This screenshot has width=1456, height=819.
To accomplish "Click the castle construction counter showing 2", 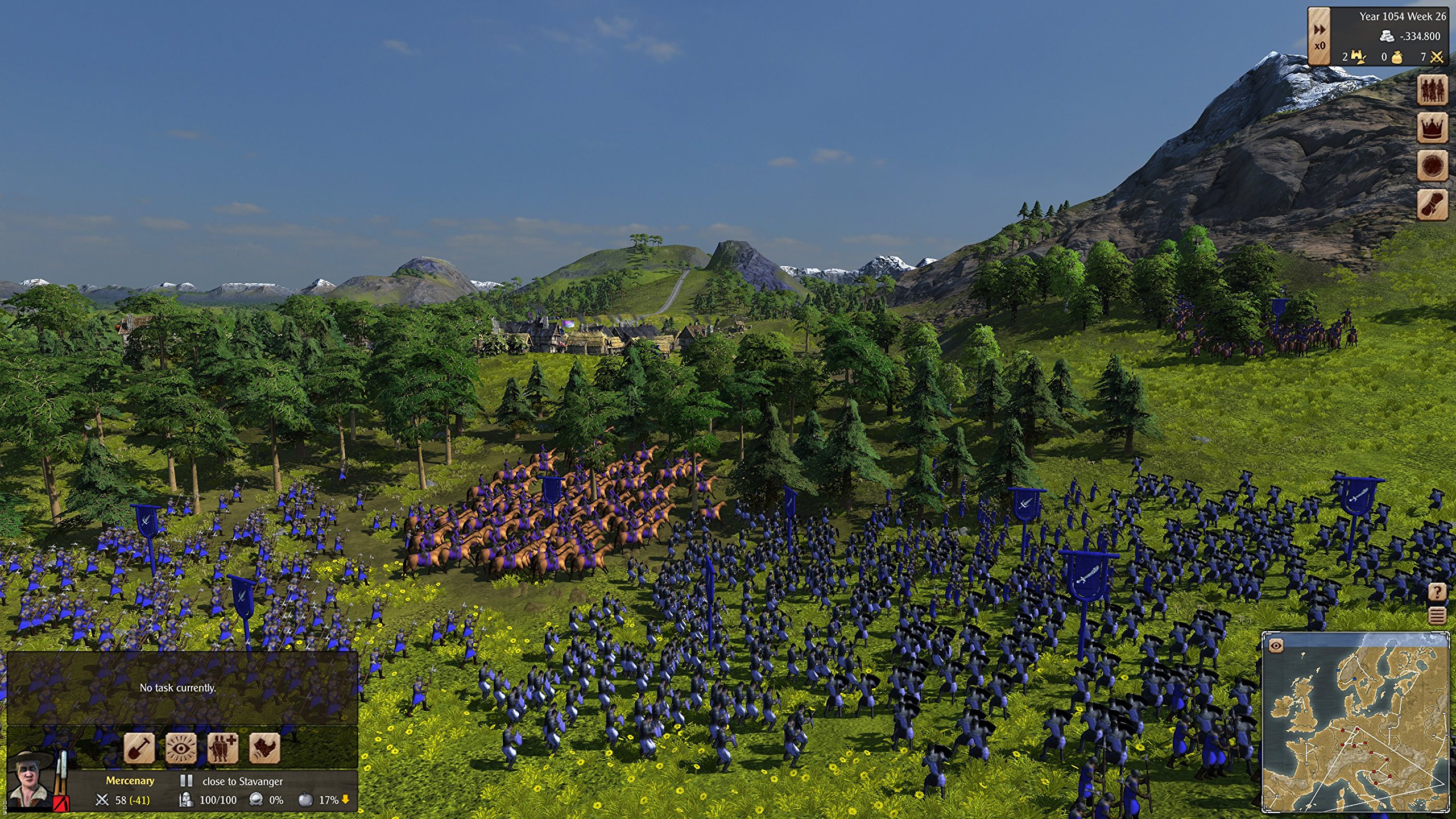I will [x=1355, y=57].
